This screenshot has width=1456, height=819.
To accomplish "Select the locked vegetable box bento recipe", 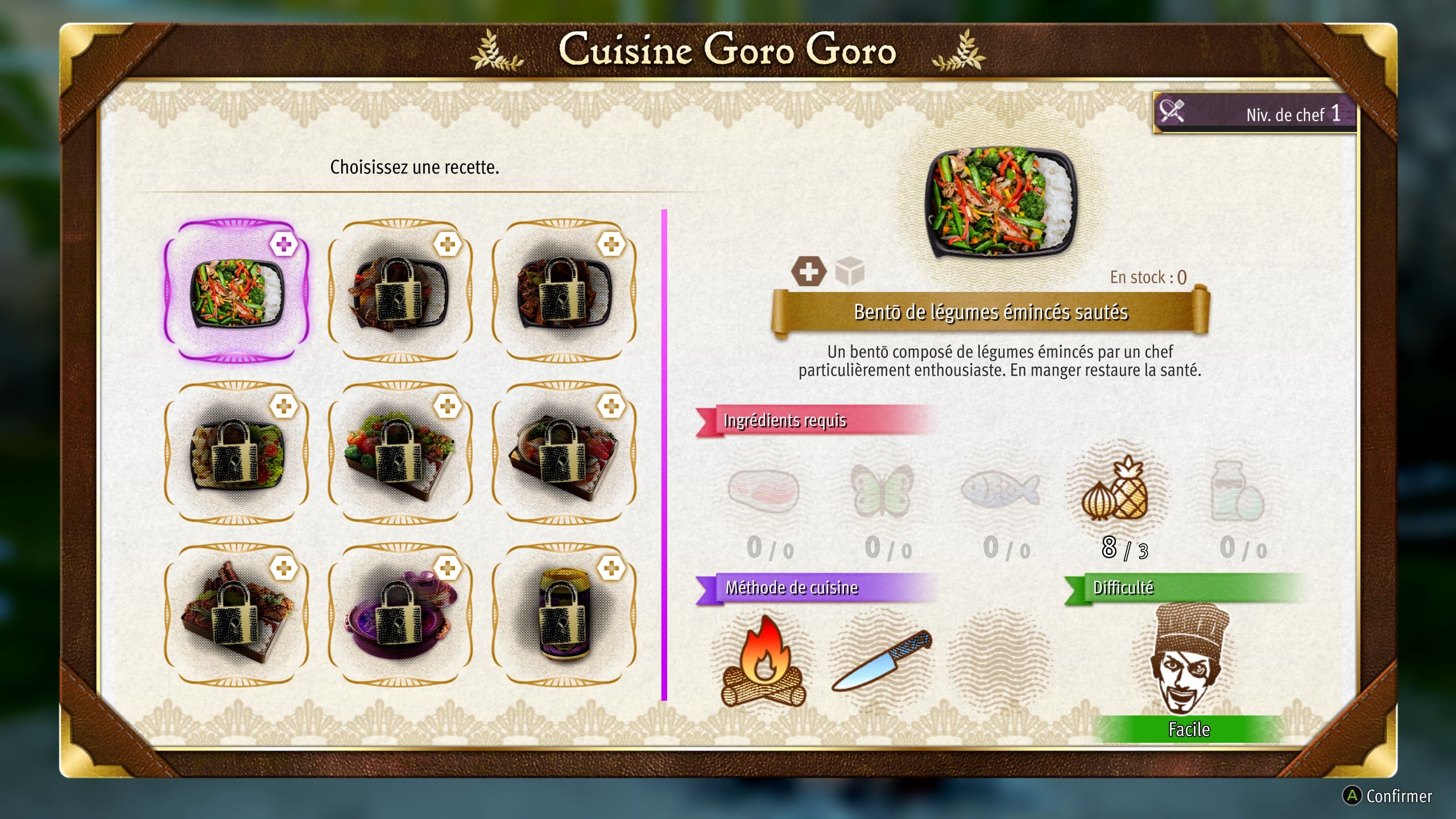I will click(400, 453).
